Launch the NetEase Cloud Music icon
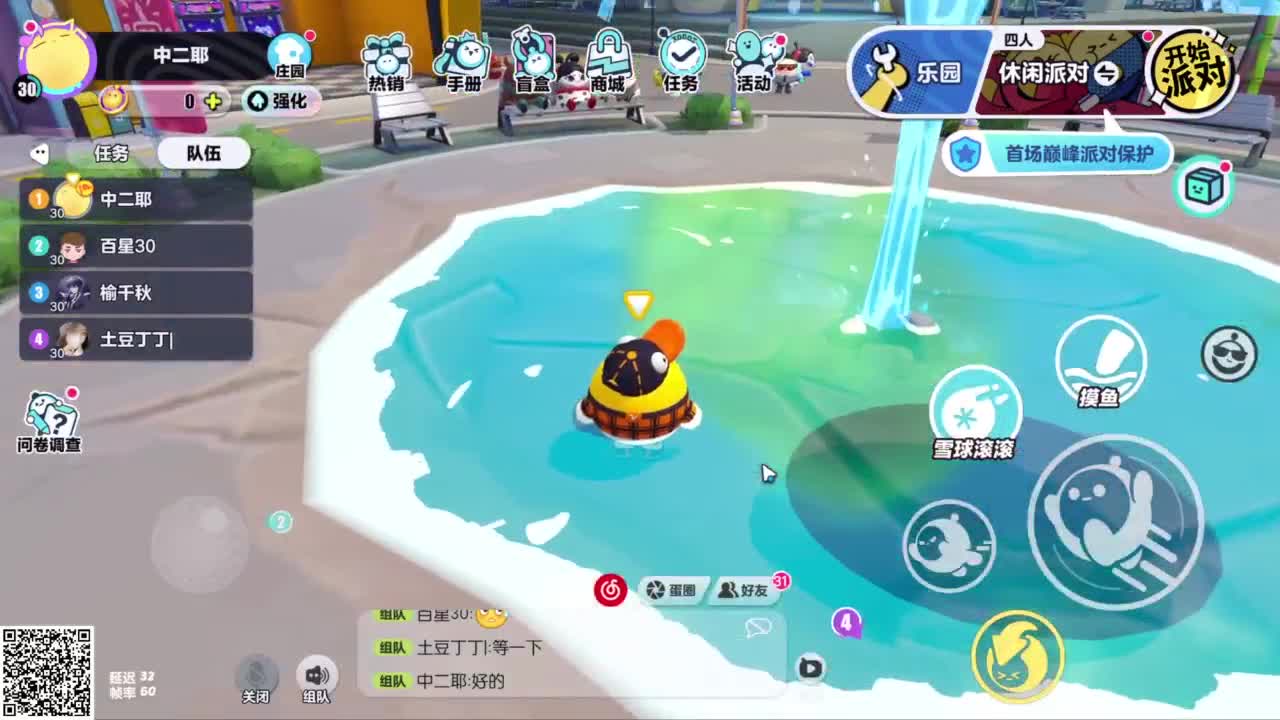Screen dimensions: 1280x720 (x=611, y=591)
